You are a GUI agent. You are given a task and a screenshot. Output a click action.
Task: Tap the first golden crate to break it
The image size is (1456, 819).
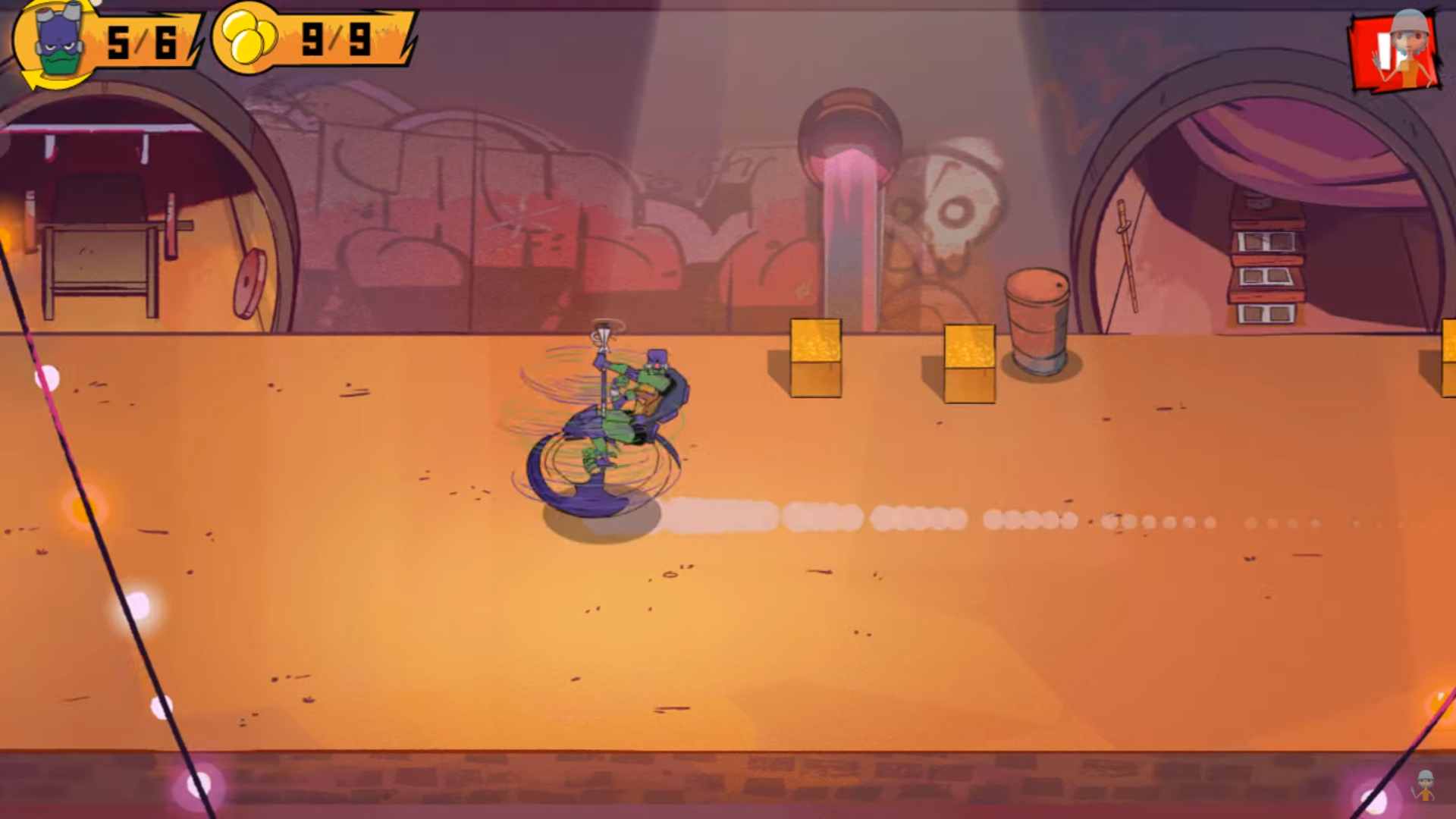[814, 360]
